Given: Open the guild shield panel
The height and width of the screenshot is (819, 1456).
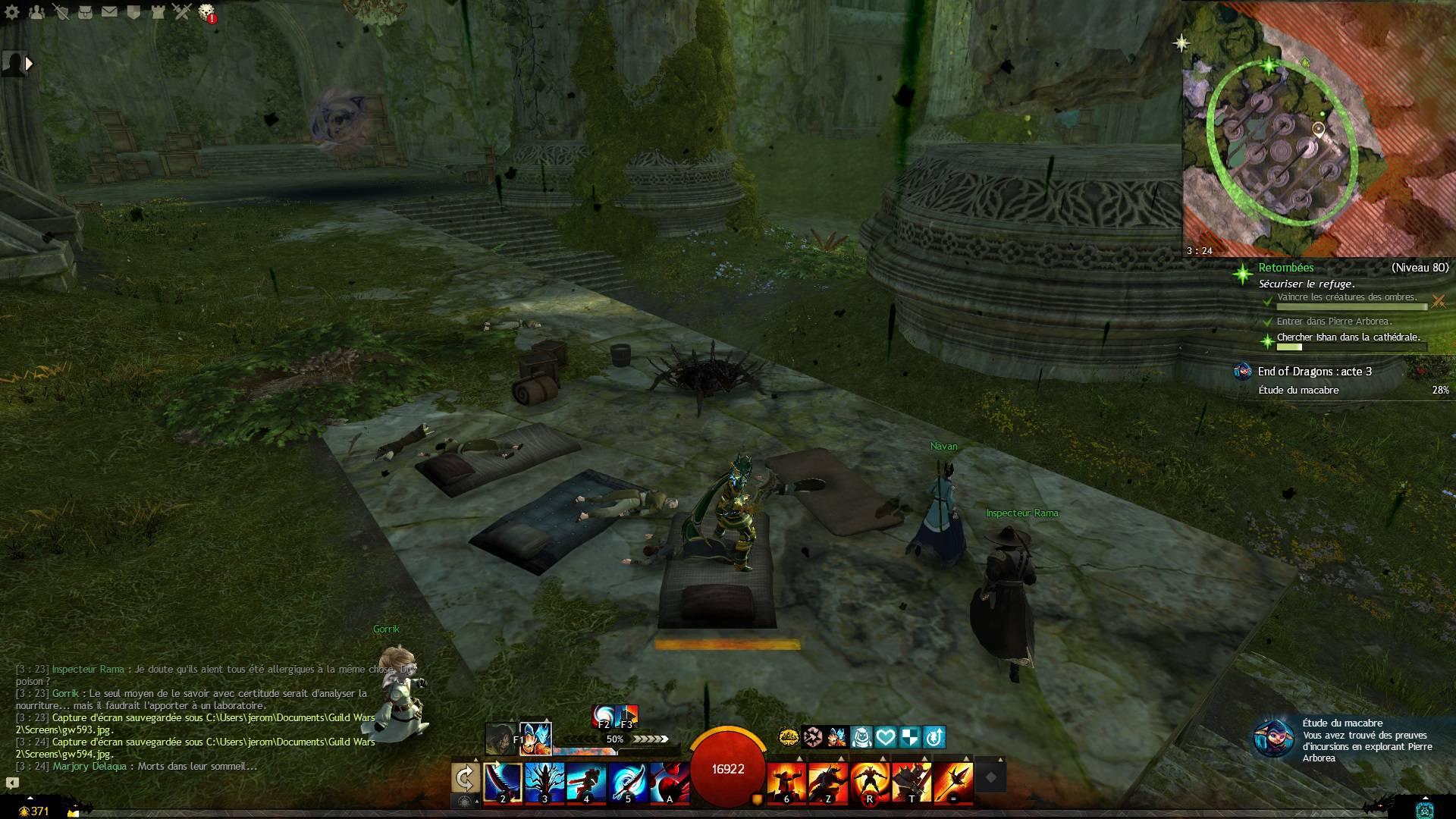Looking at the screenshot, I should coord(133,12).
